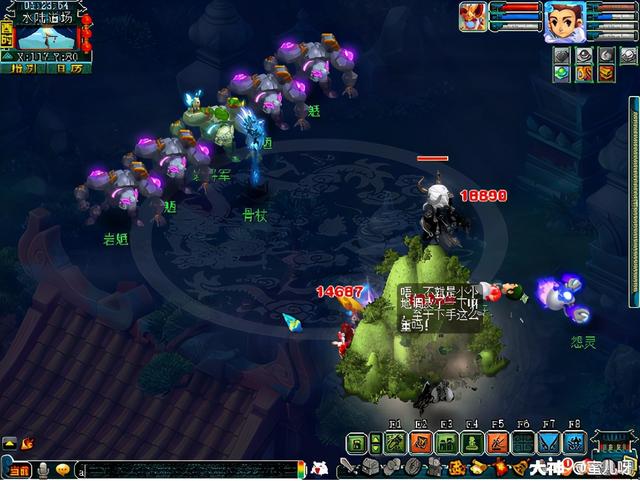
Task: Click the golden bell icon in menu bar
Action: click(520, 468)
